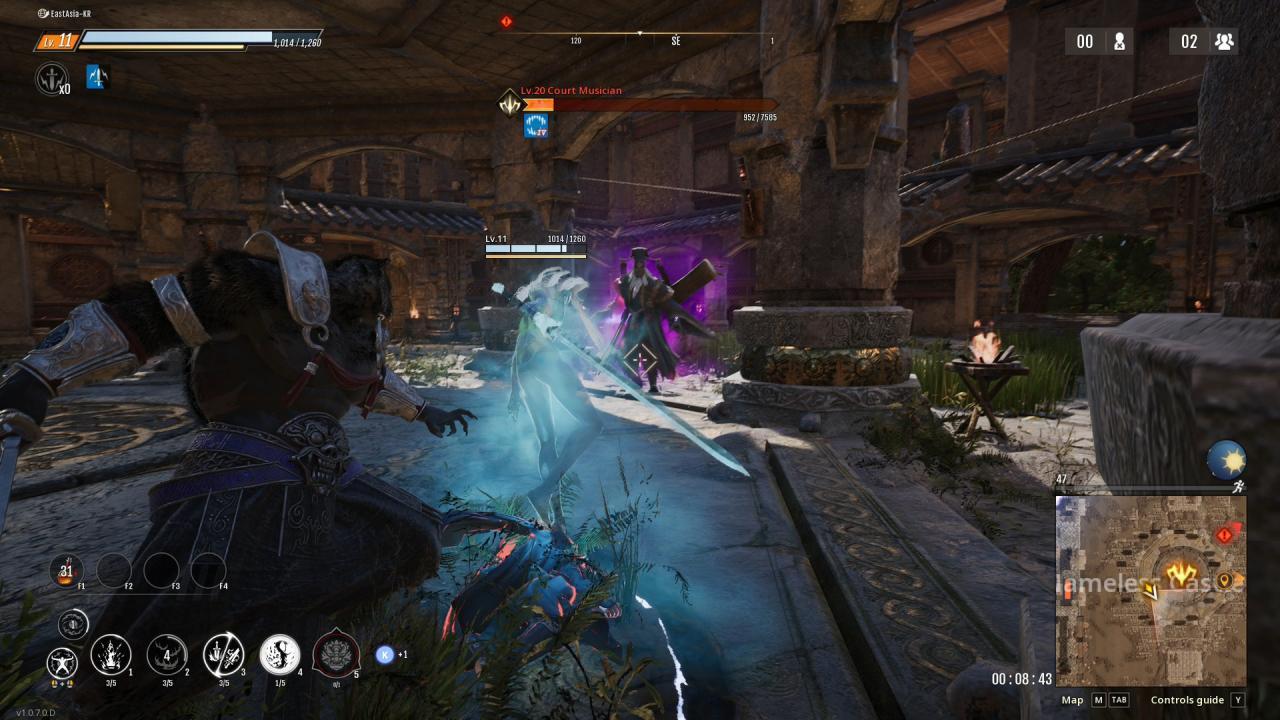The height and width of the screenshot is (720, 1280).
Task: Click the sword revive icon marked x0
Action: pos(50,78)
